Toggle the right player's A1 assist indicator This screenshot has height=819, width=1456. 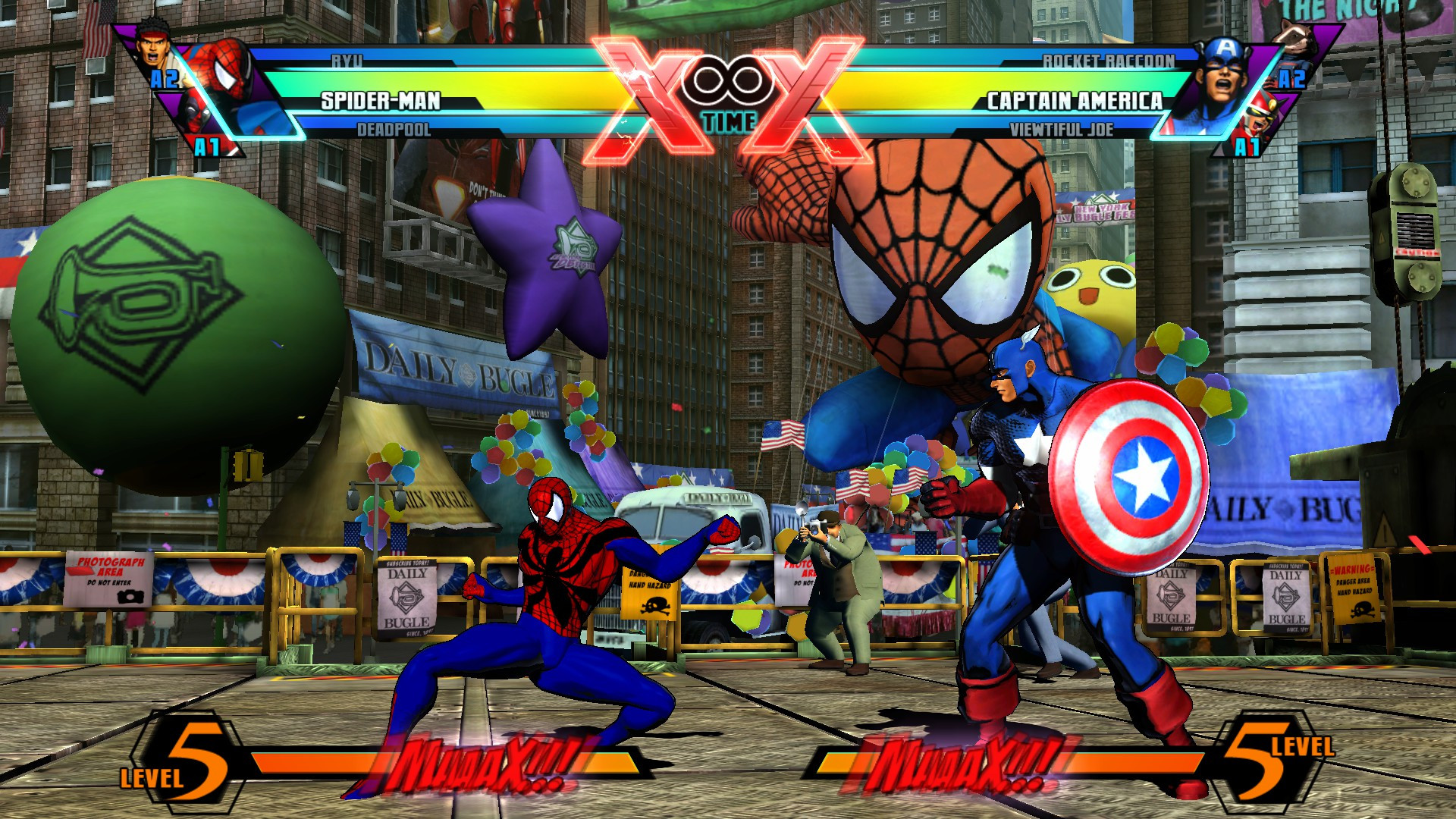[1247, 144]
